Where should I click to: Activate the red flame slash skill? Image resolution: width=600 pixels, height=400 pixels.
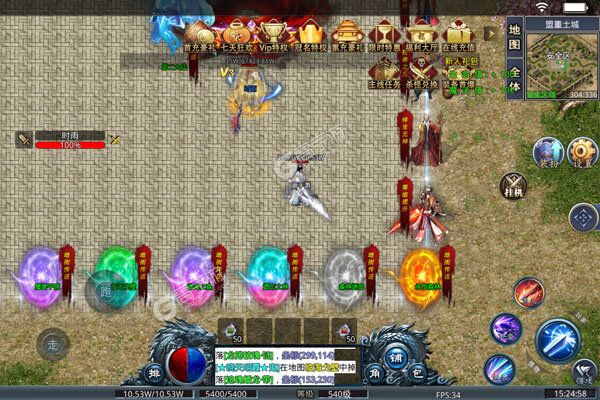click(x=528, y=293)
